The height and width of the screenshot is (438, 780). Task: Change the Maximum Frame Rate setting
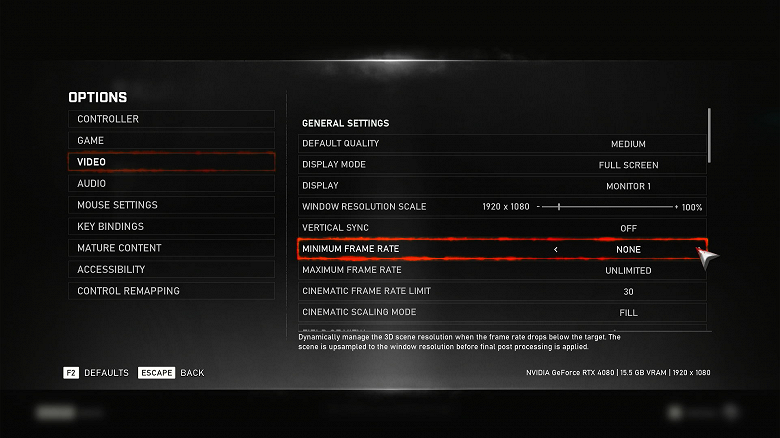click(627, 271)
